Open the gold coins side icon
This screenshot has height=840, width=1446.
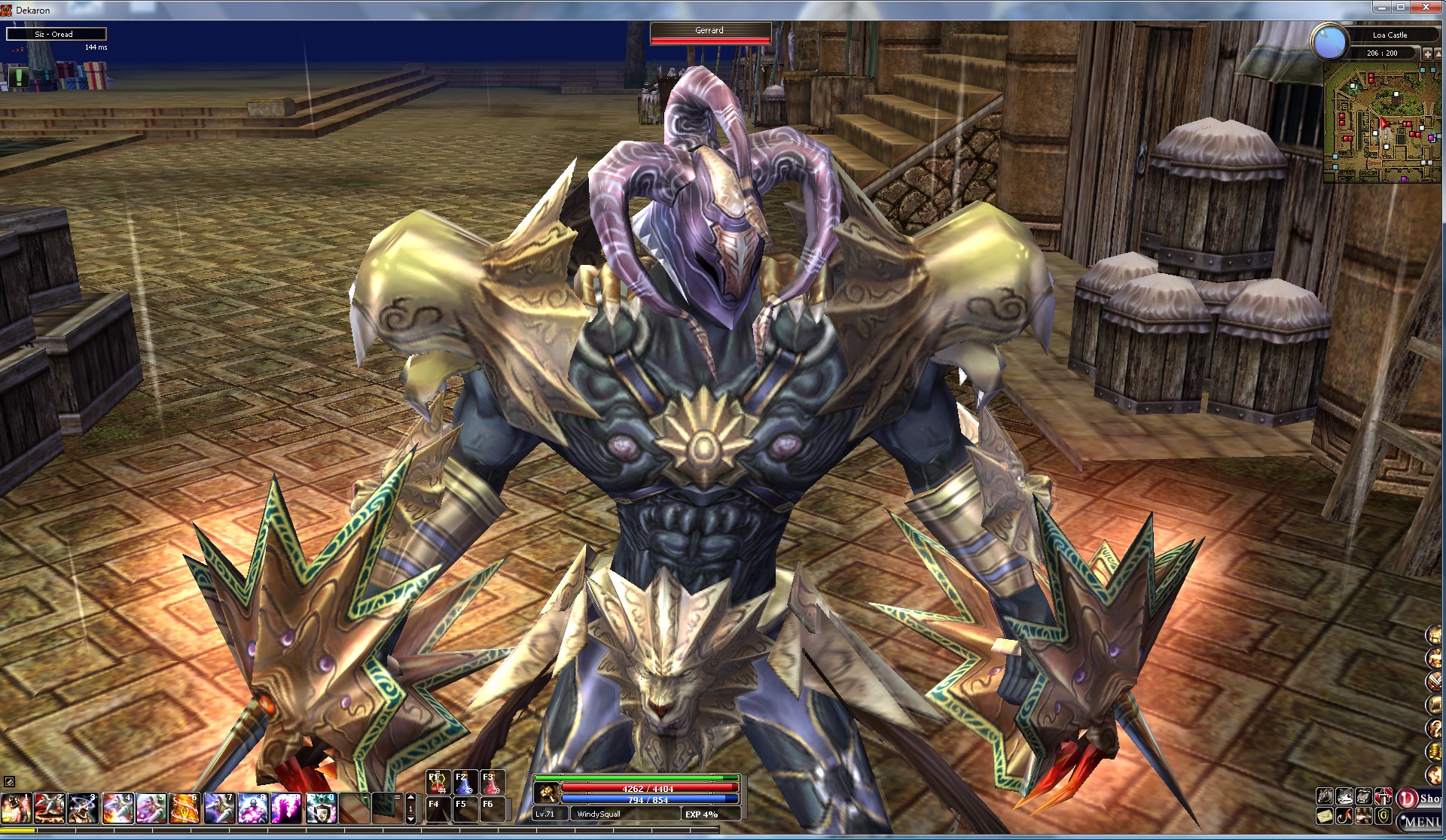point(1434,752)
